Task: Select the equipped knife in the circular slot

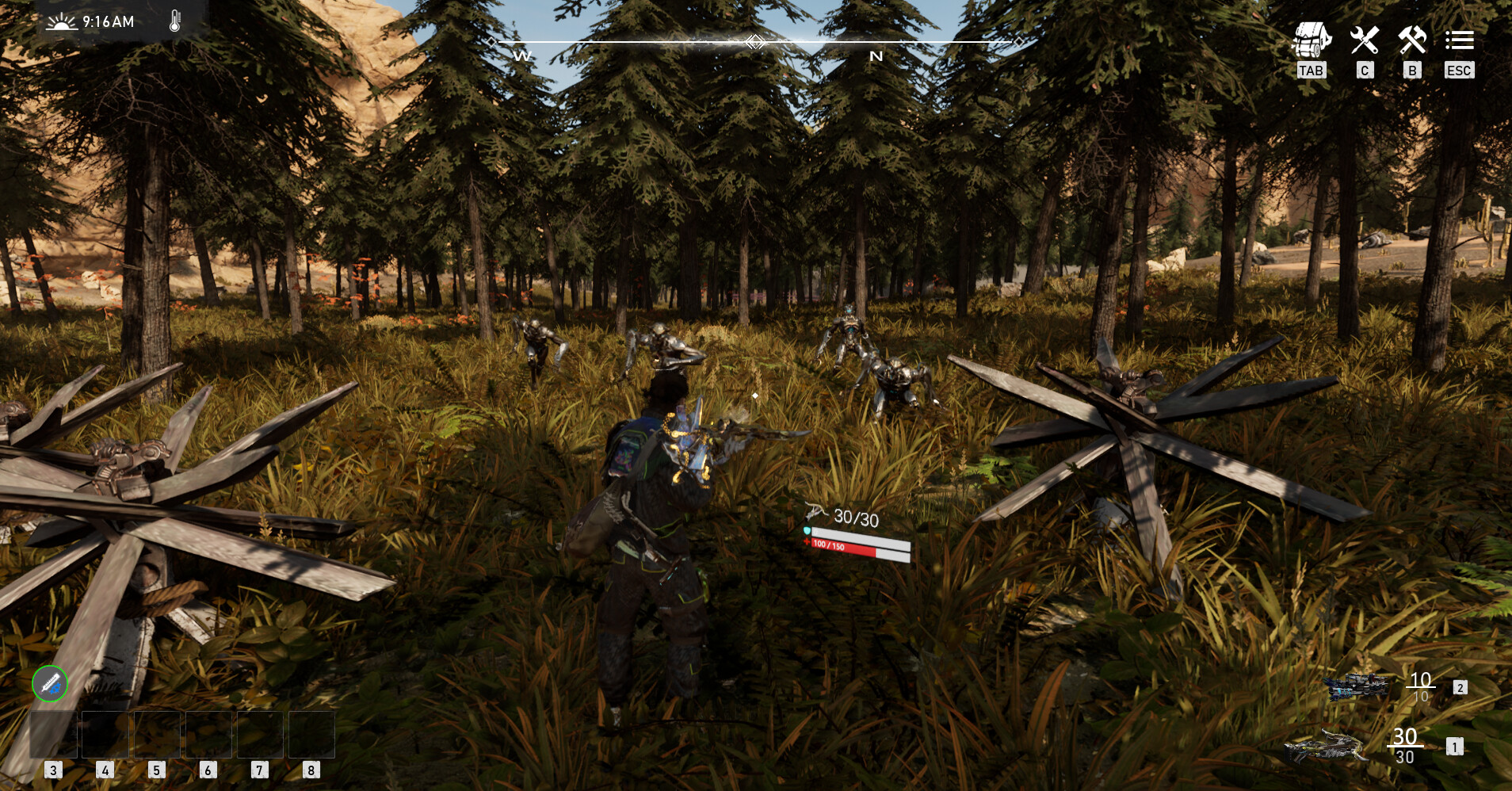Action: 49,682
